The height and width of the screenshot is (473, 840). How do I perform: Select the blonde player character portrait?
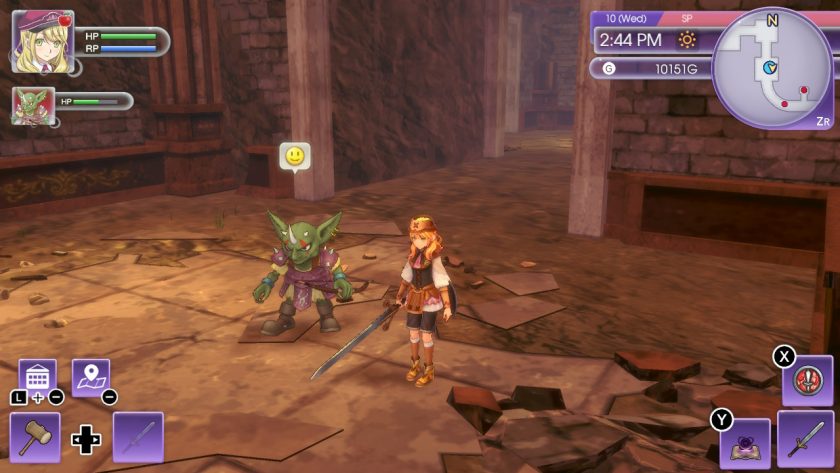(42, 42)
